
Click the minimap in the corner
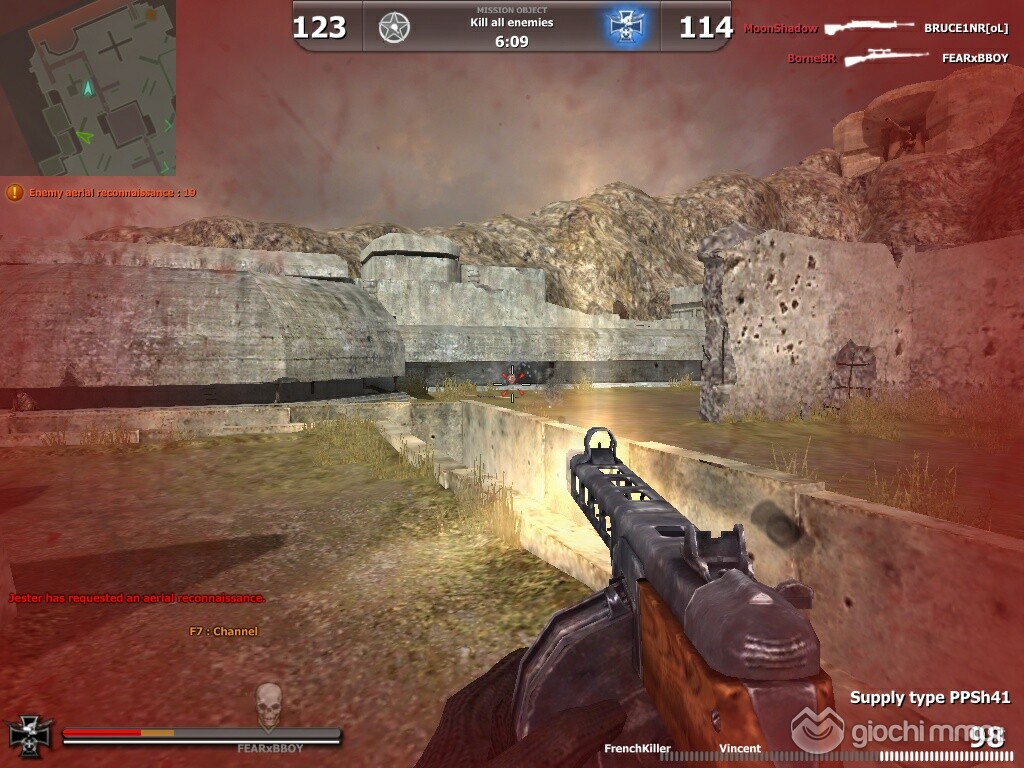[88, 88]
